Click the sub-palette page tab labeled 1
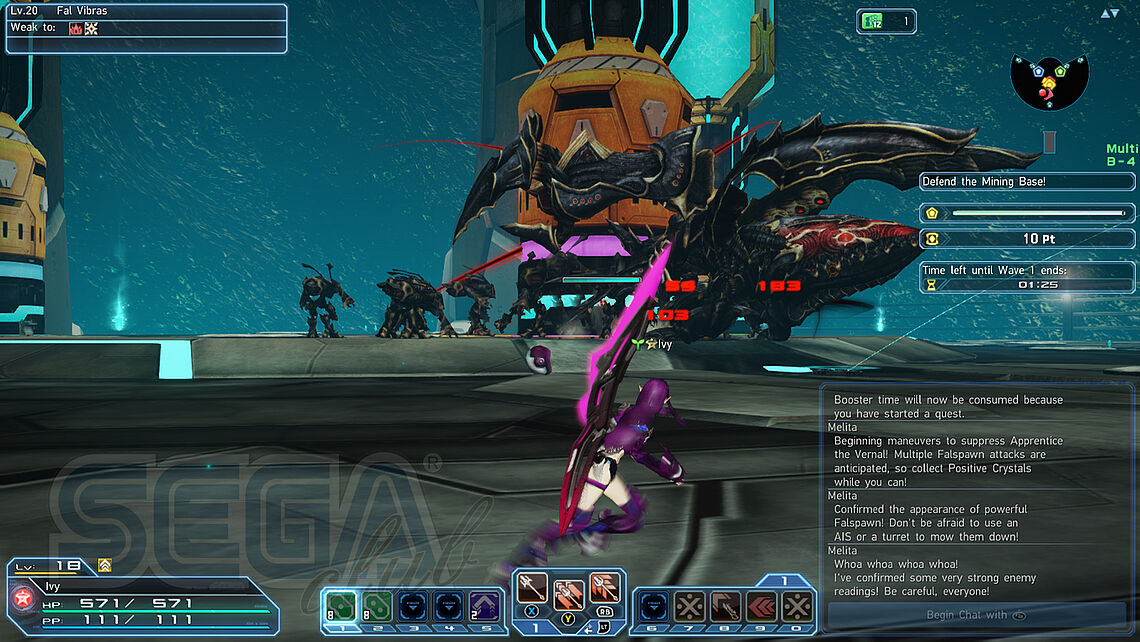Viewport: 1140px width, 642px height. [x=785, y=580]
